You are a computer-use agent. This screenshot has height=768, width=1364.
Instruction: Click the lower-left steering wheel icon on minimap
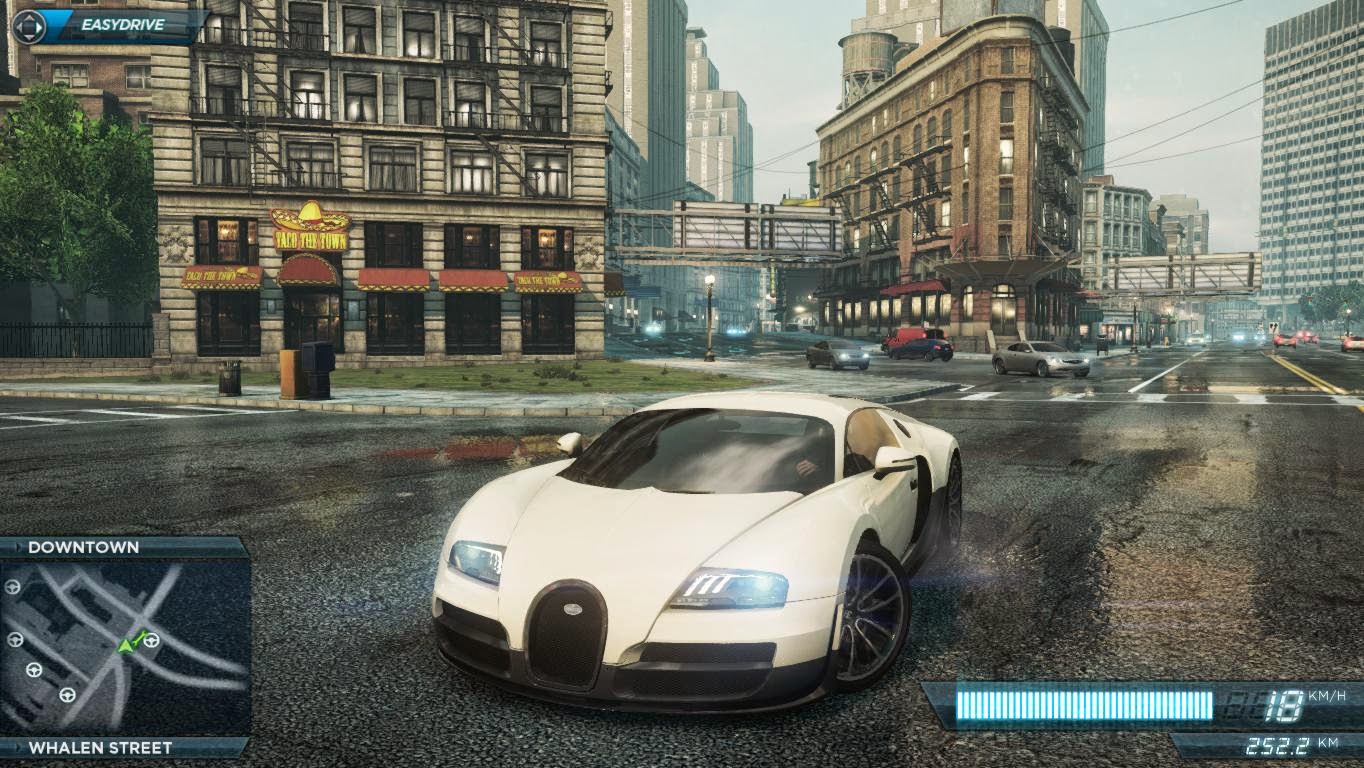click(35, 669)
